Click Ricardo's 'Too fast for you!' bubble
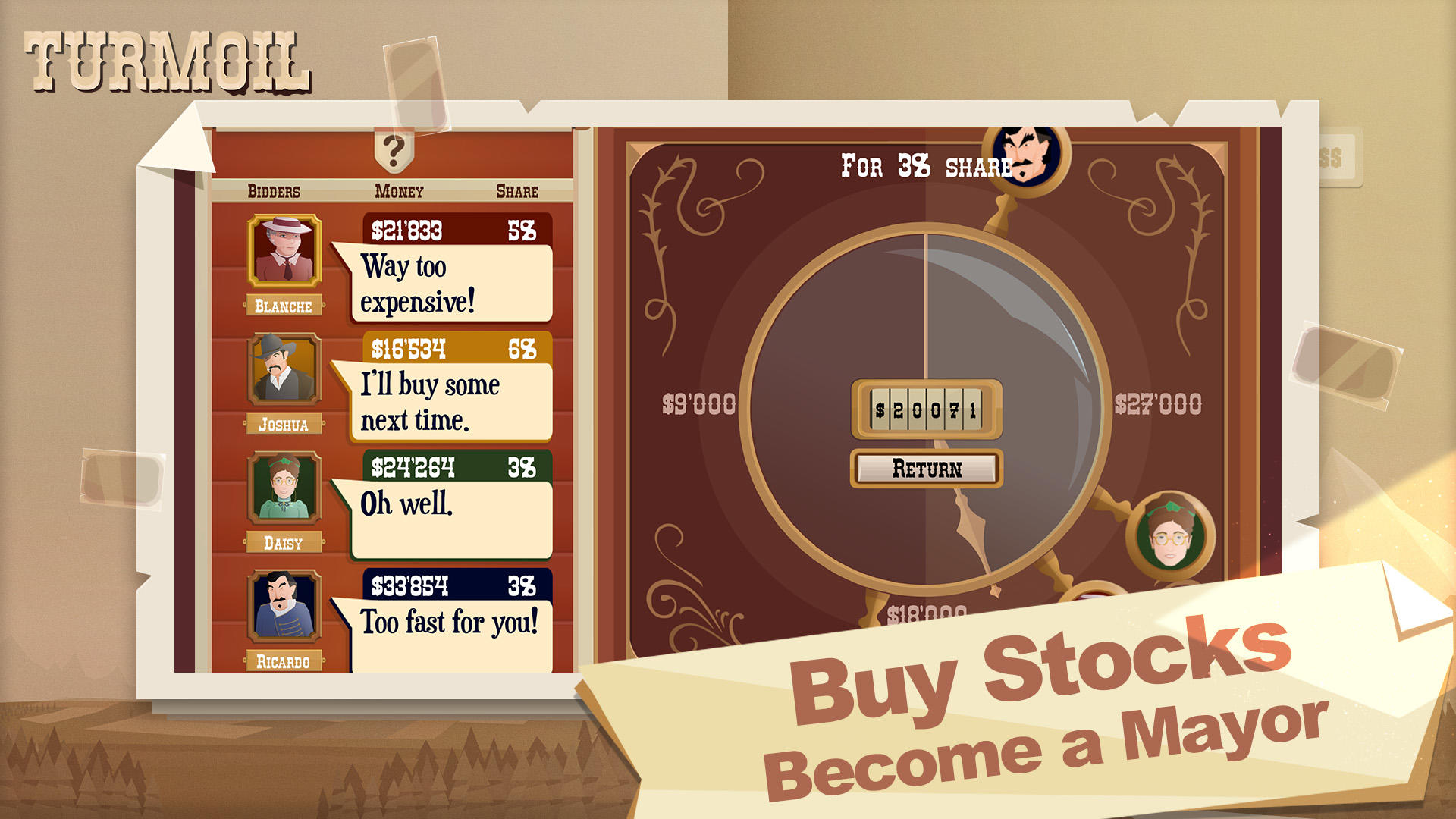The height and width of the screenshot is (819, 1456). [x=447, y=624]
